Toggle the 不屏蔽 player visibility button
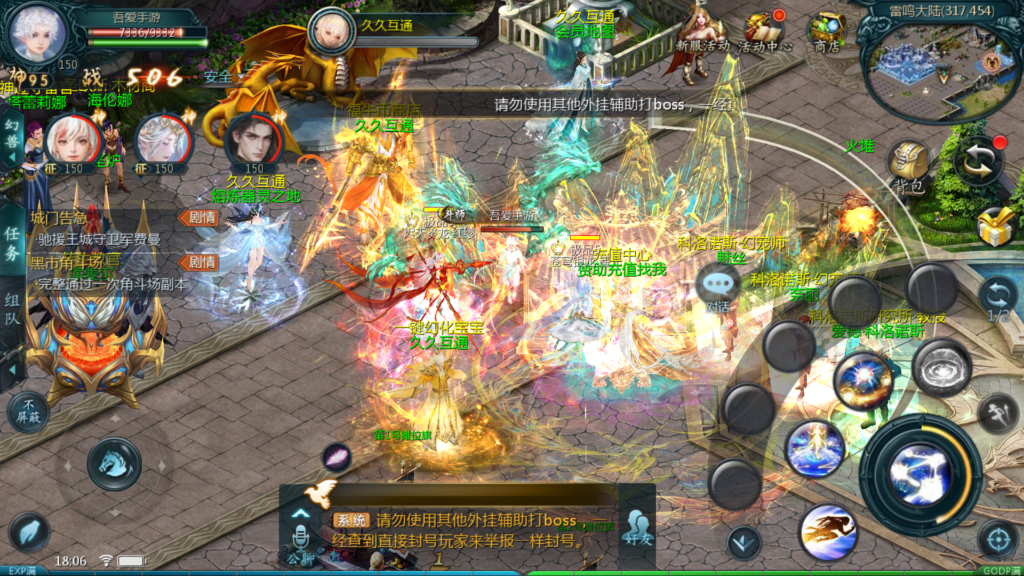This screenshot has width=1024, height=576. (27, 412)
